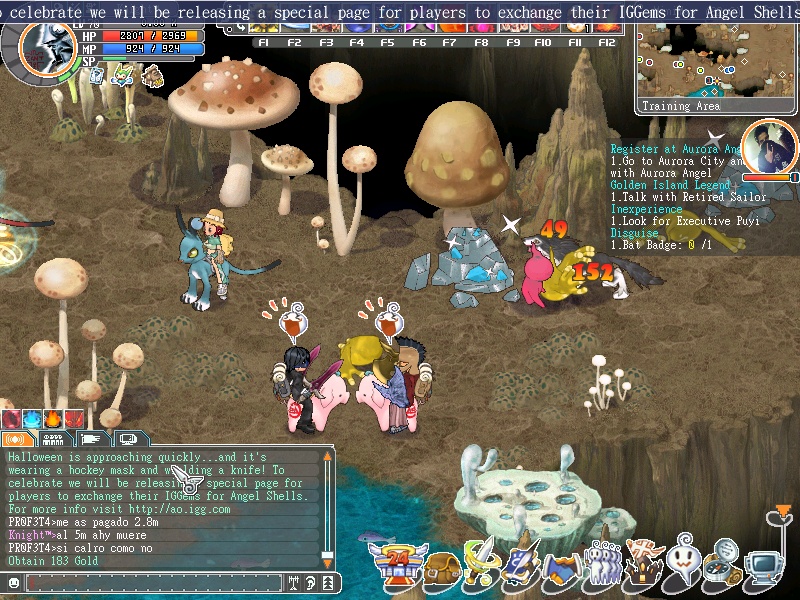
Task: Select the blue handshake icon
Action: click(x=562, y=568)
